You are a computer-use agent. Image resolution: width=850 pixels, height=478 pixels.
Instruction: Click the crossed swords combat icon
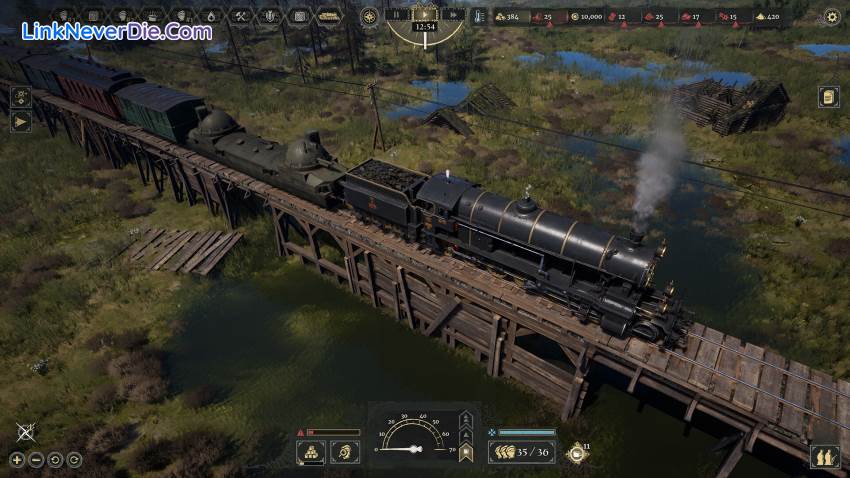click(26, 433)
